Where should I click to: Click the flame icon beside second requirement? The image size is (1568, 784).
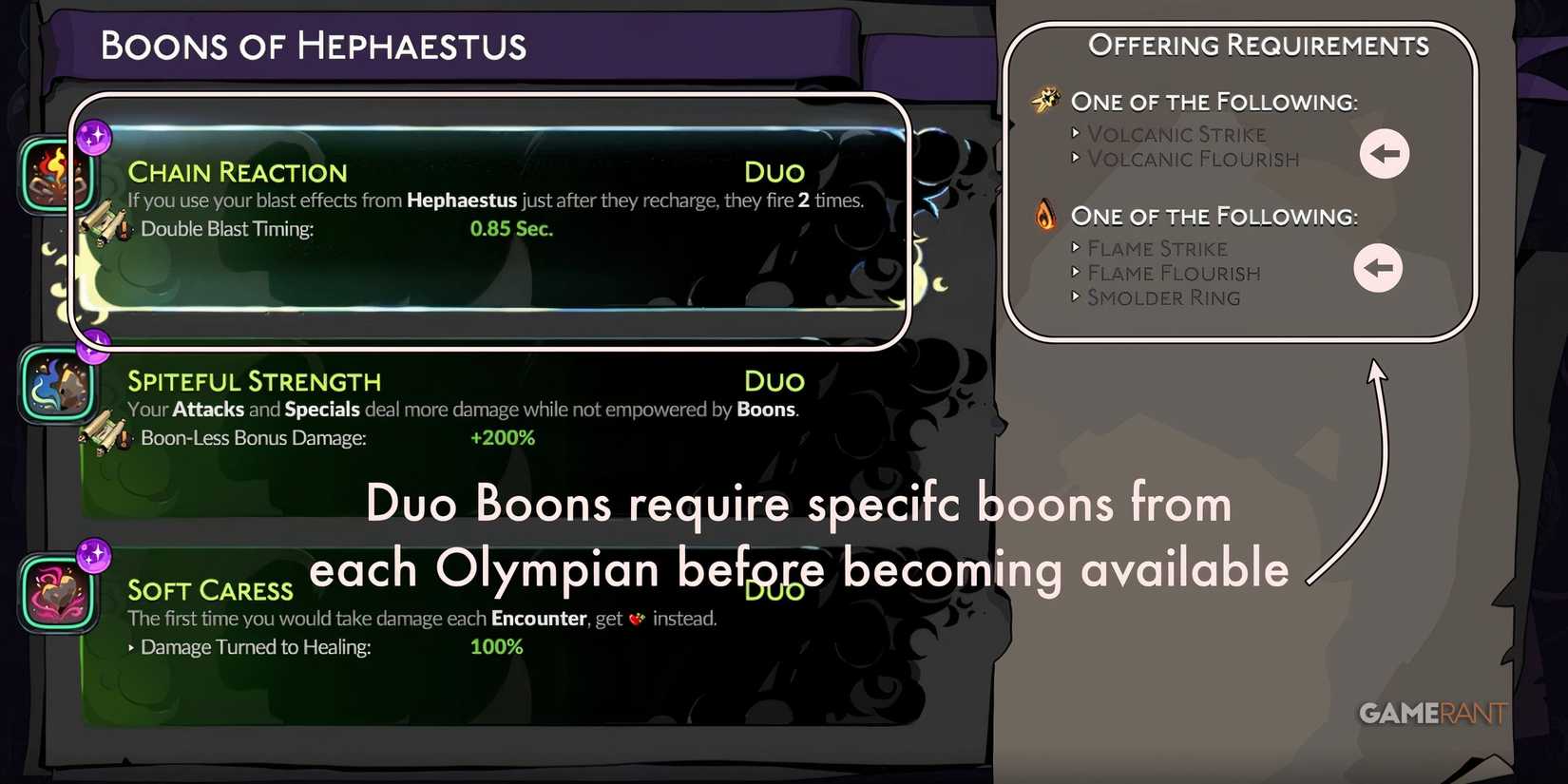[x=1046, y=215]
